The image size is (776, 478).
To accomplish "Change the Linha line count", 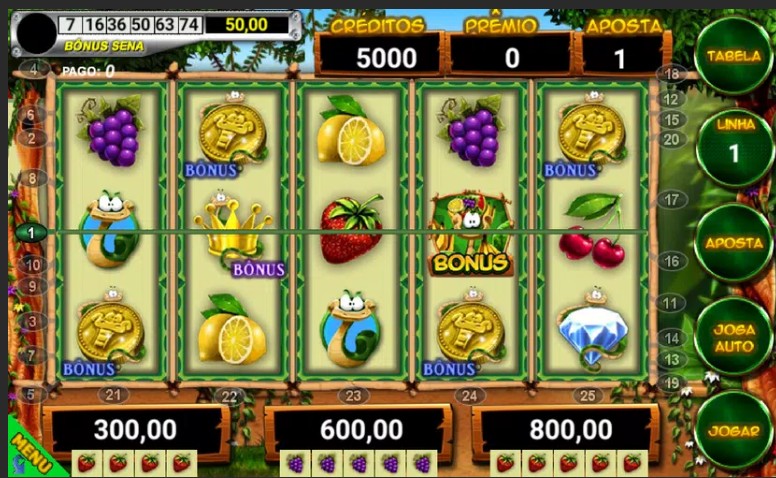I will (x=733, y=142).
